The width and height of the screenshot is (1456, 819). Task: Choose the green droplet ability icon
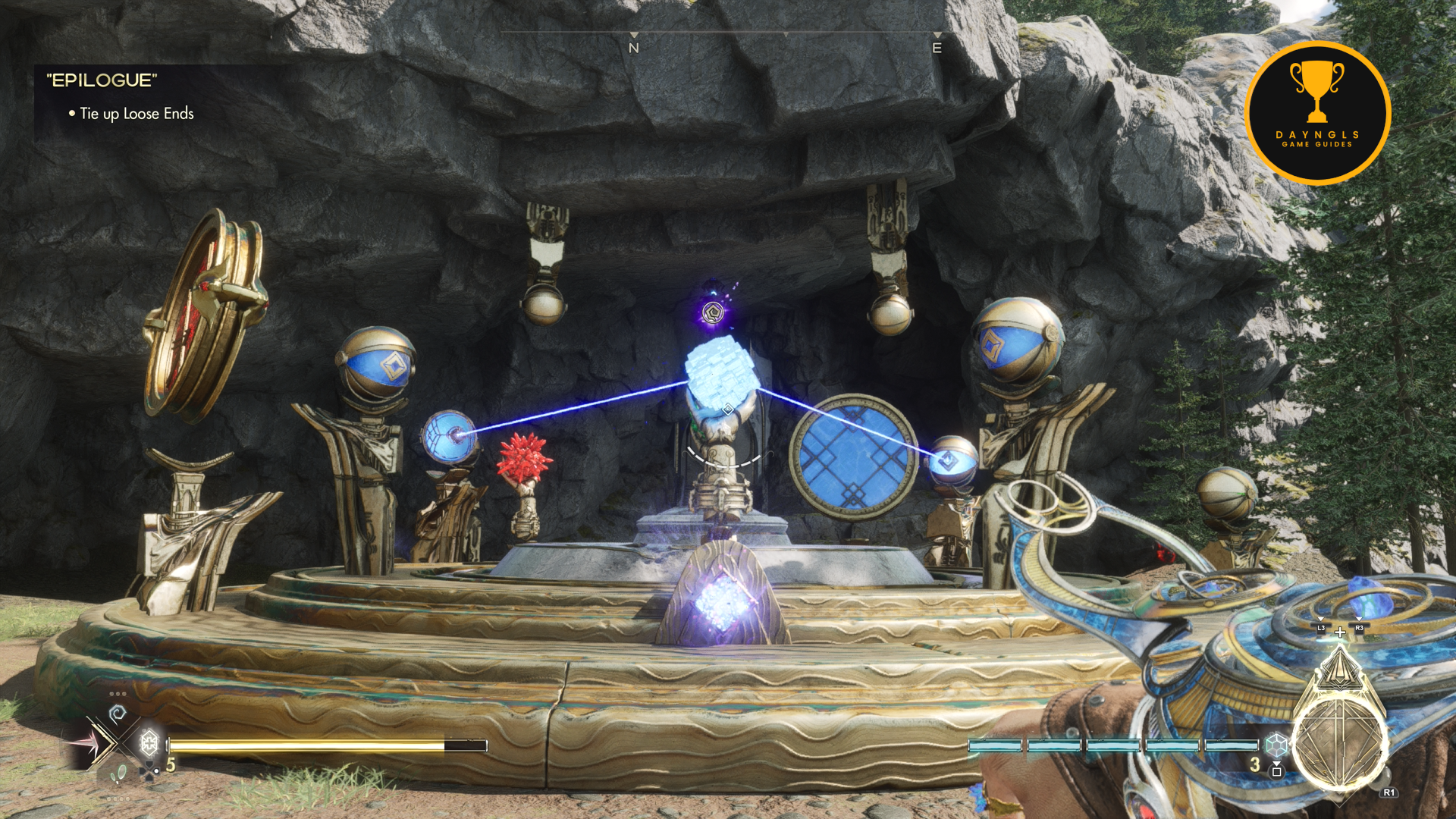click(118, 773)
